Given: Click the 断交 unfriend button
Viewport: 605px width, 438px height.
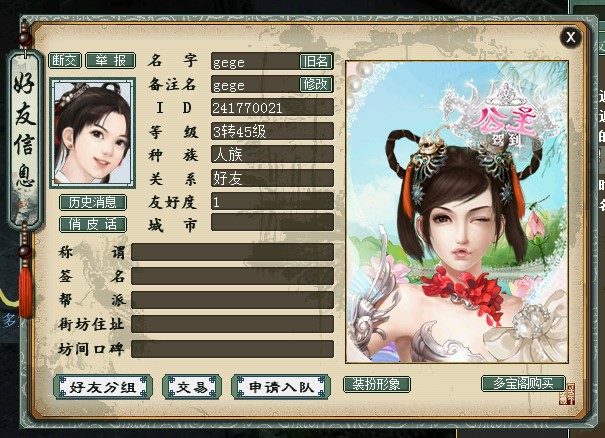Looking at the screenshot, I should [x=65, y=60].
